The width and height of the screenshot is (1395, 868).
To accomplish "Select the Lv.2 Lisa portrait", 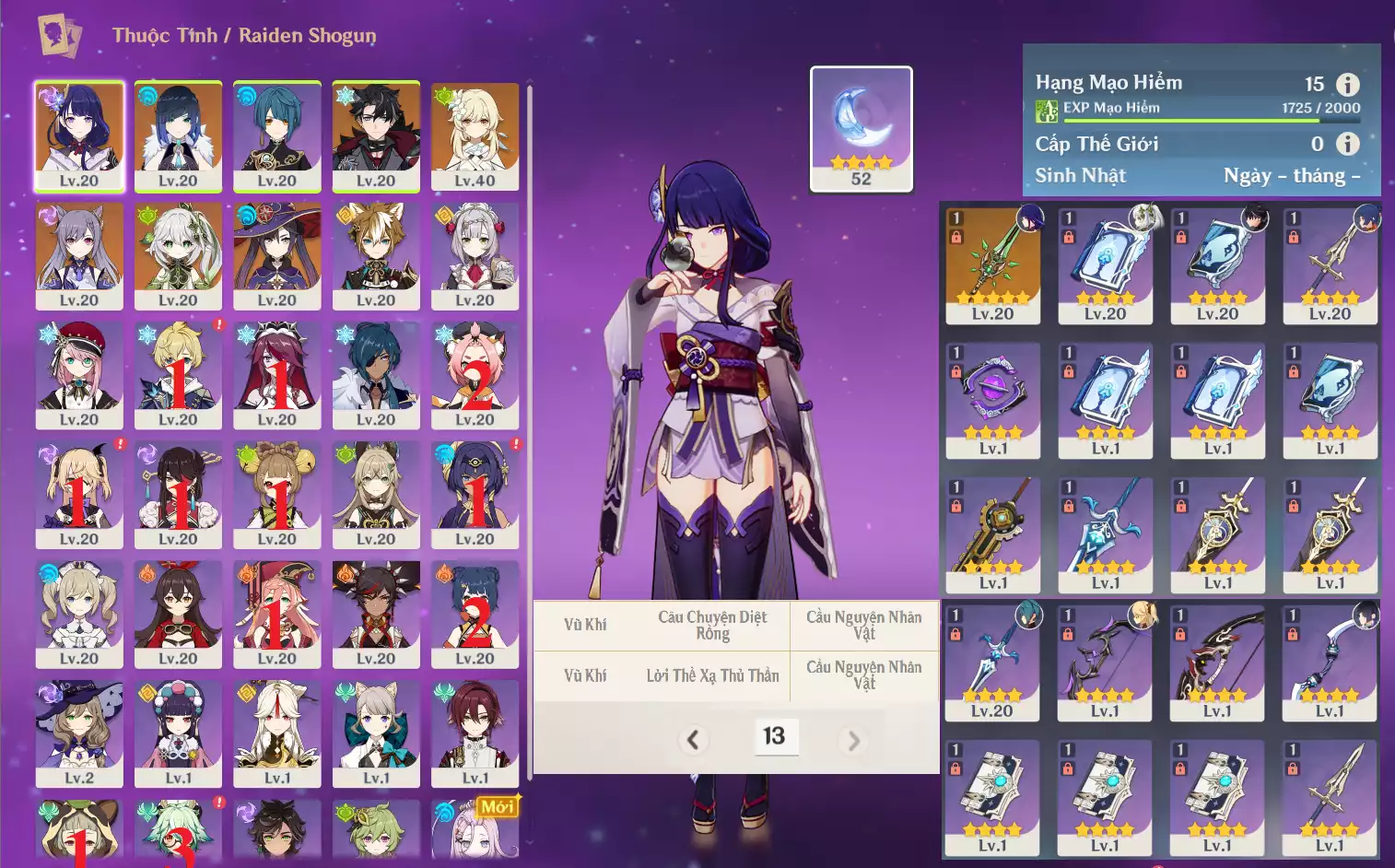I will (x=79, y=733).
